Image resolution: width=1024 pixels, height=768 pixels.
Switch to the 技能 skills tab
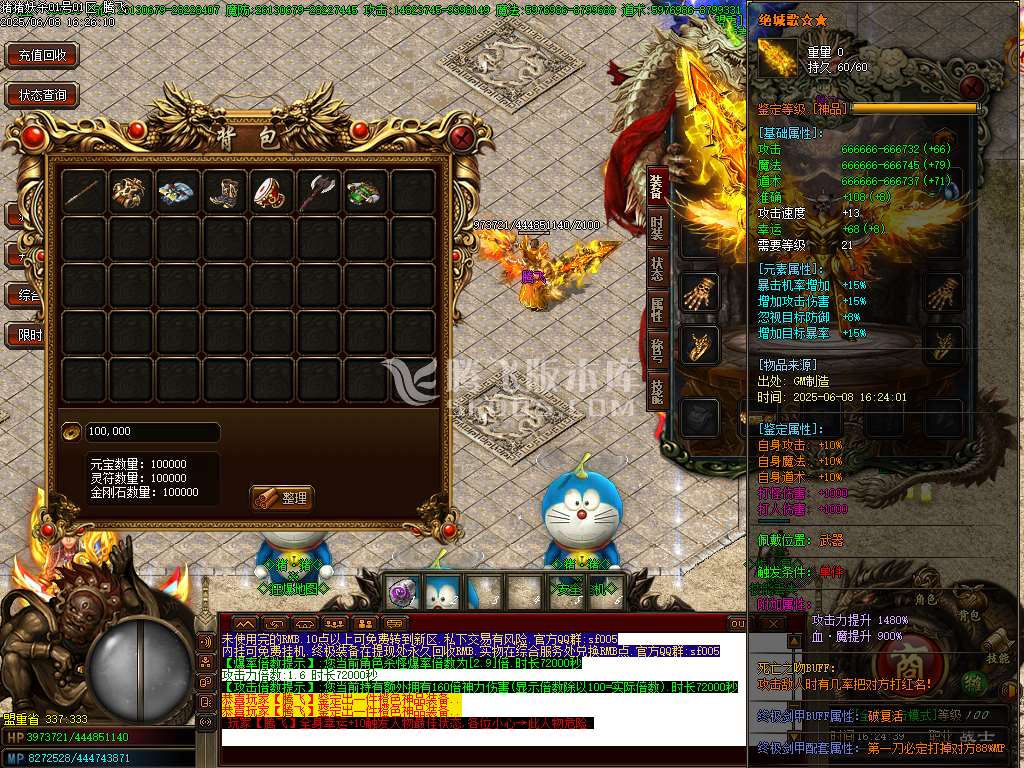click(656, 390)
